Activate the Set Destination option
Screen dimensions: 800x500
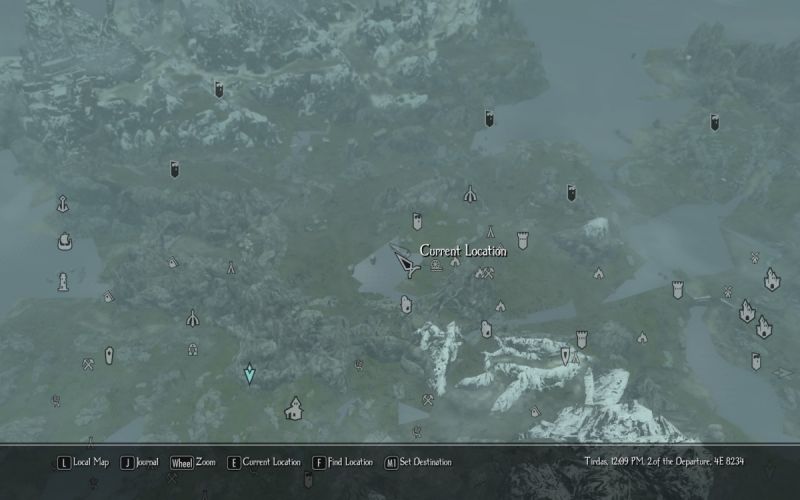pos(417,462)
